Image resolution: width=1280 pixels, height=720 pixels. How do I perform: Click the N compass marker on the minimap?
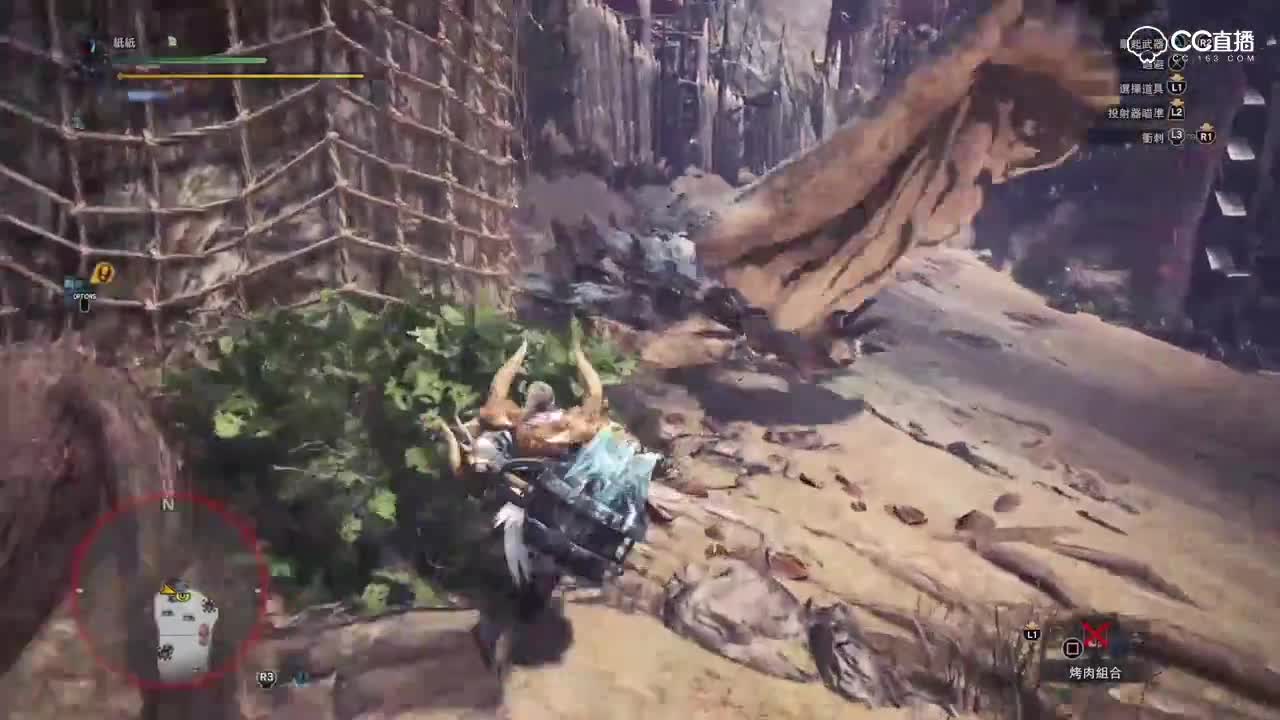coord(167,505)
